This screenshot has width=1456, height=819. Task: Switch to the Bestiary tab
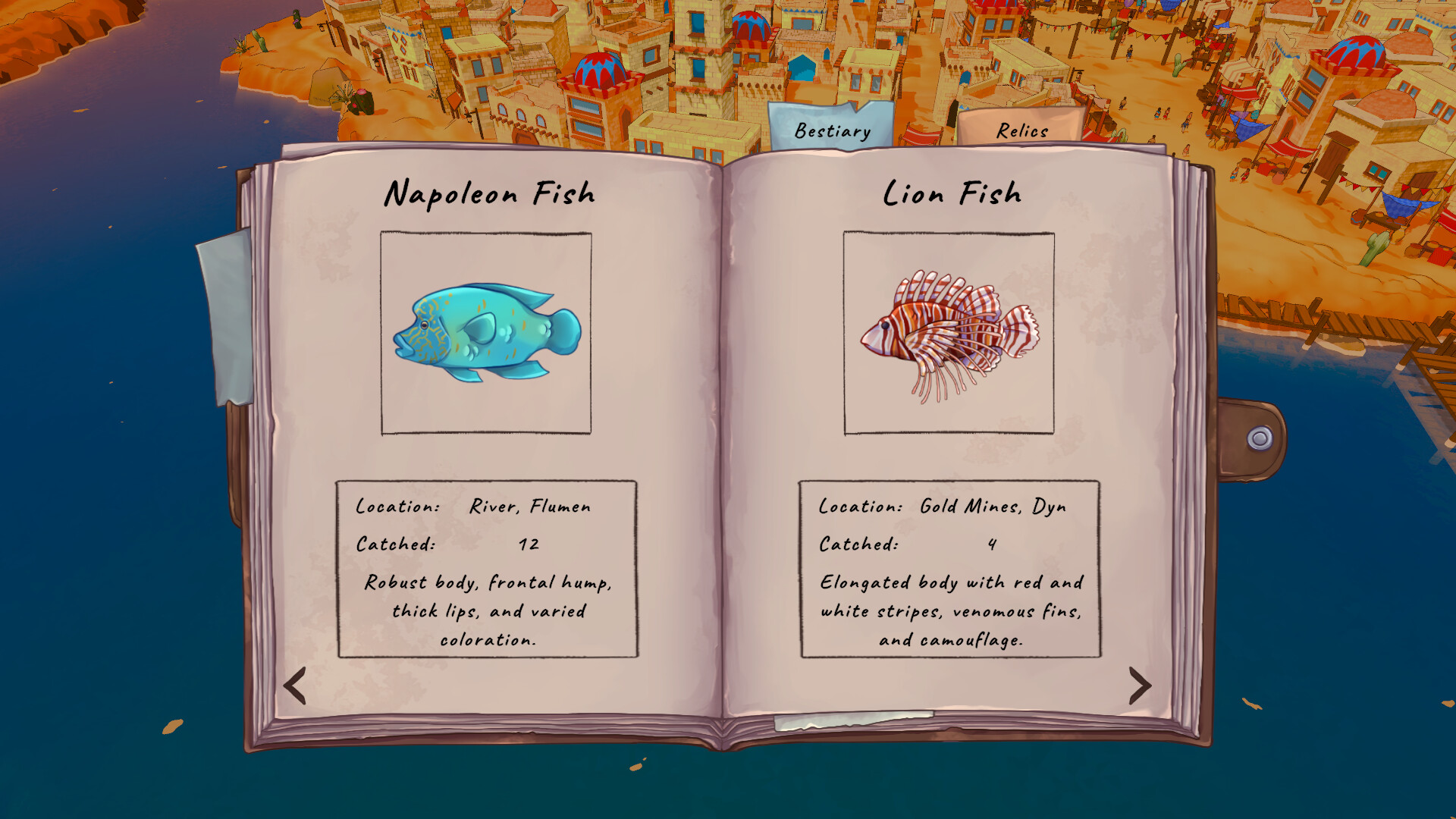tap(831, 130)
